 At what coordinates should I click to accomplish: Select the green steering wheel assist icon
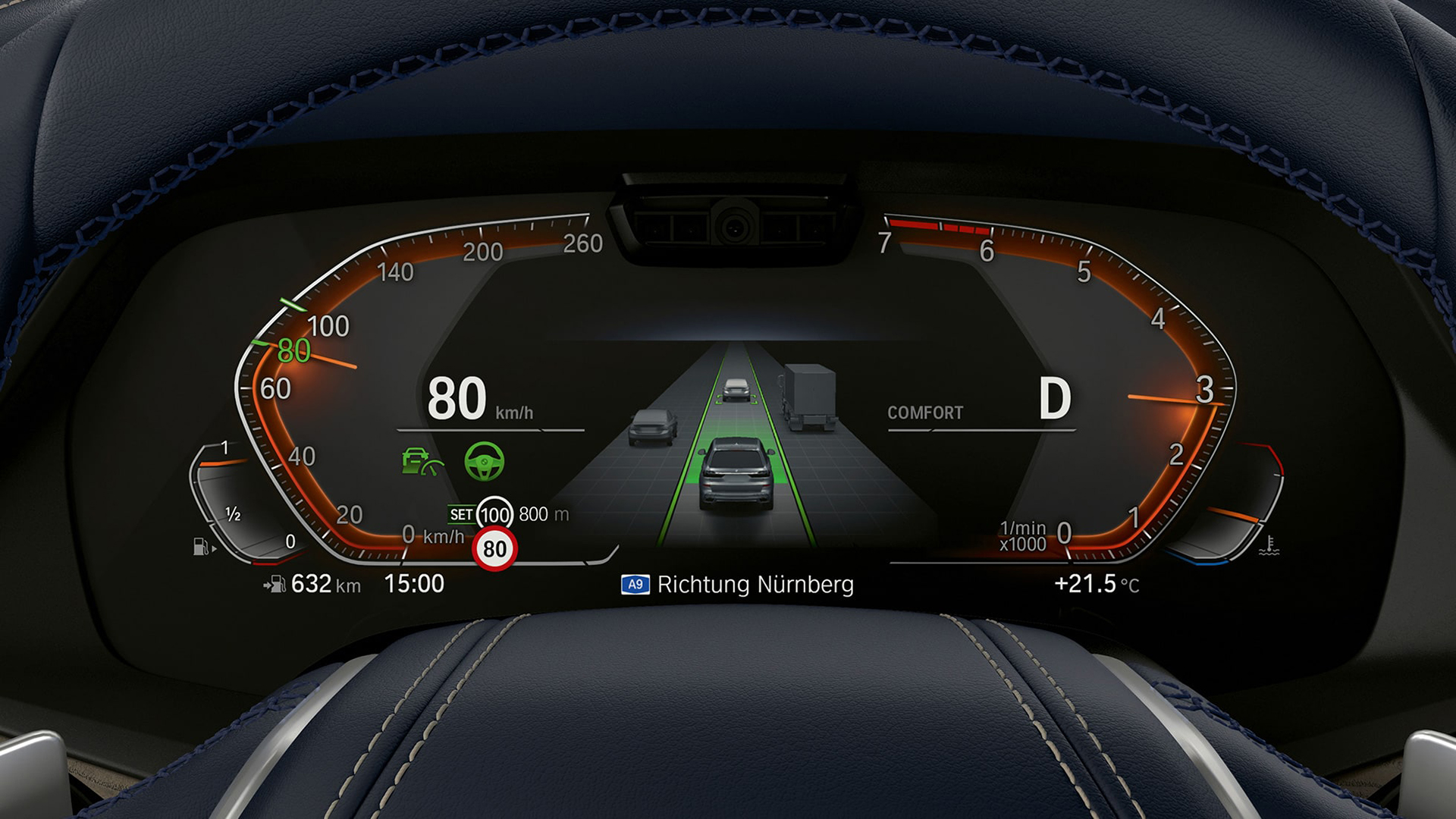(484, 461)
